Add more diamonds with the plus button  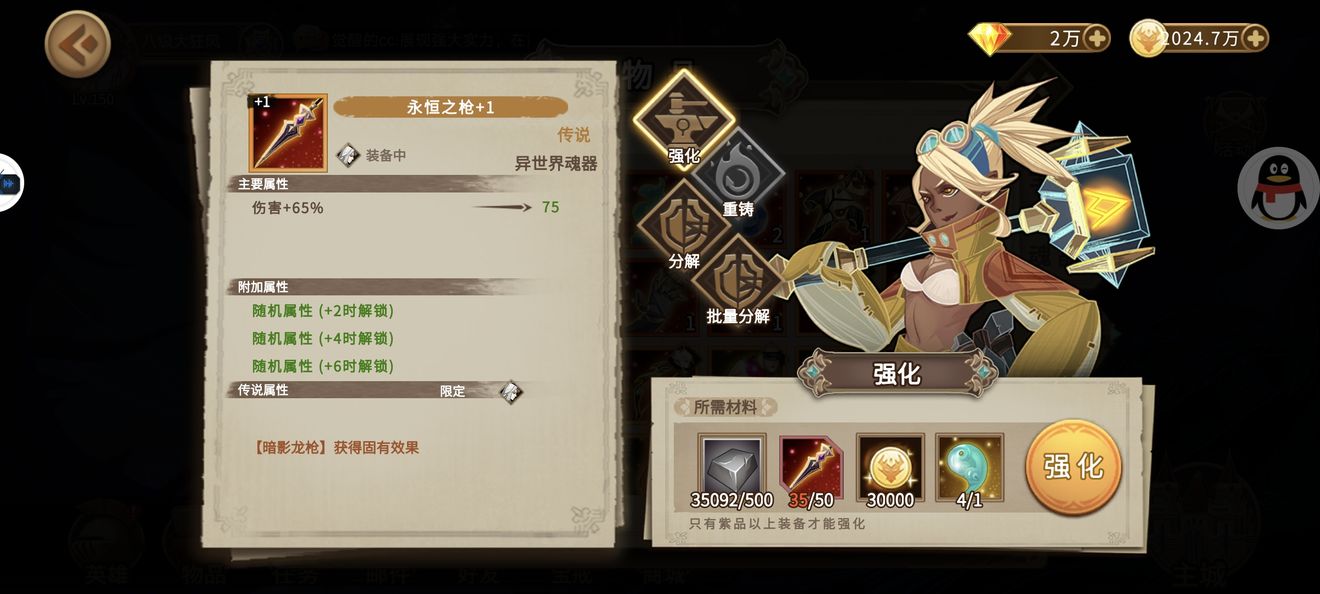(x=1096, y=38)
